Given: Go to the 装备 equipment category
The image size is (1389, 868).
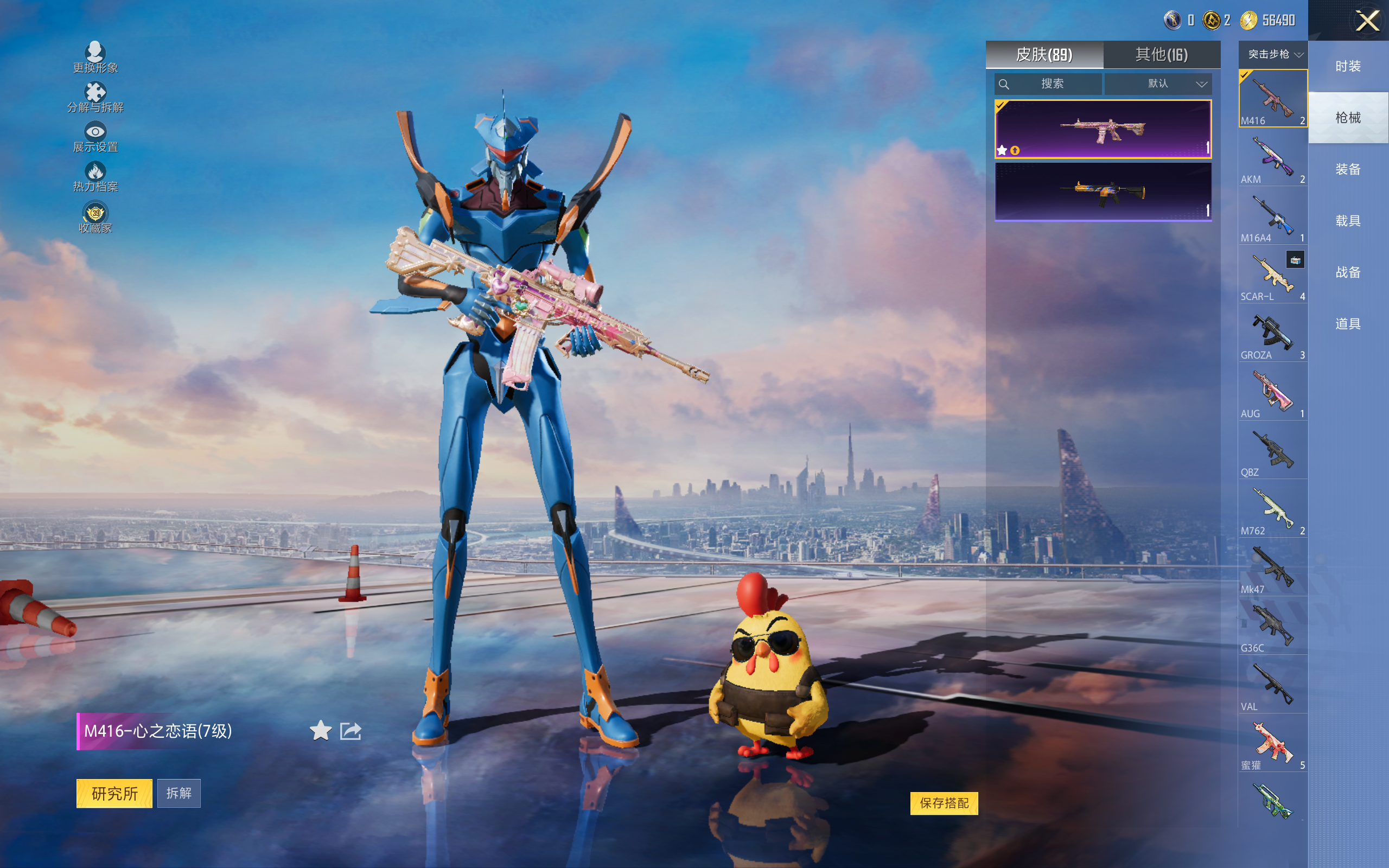Looking at the screenshot, I should click(1348, 169).
